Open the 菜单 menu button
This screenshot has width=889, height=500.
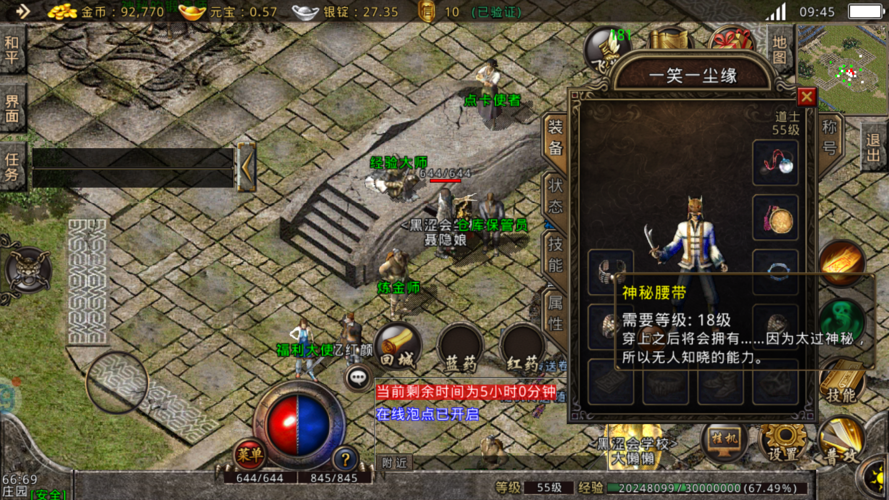[250, 455]
